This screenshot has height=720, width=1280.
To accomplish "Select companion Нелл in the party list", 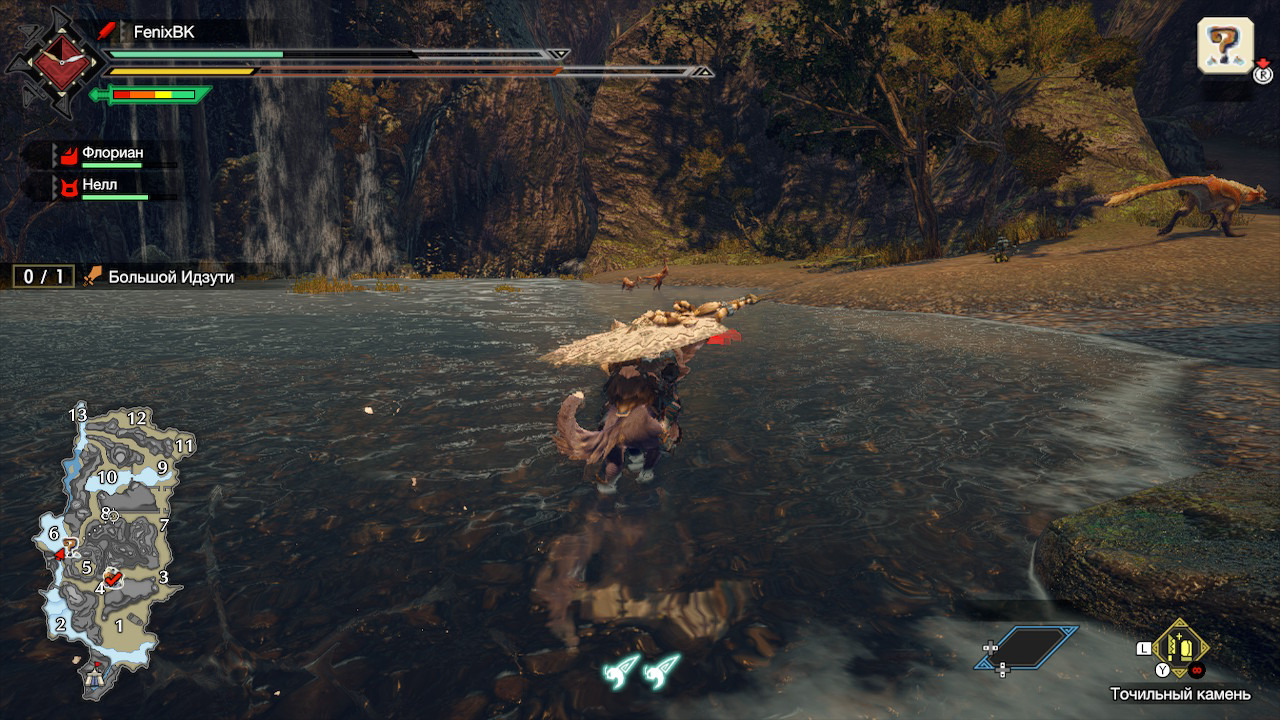I will [x=99, y=185].
